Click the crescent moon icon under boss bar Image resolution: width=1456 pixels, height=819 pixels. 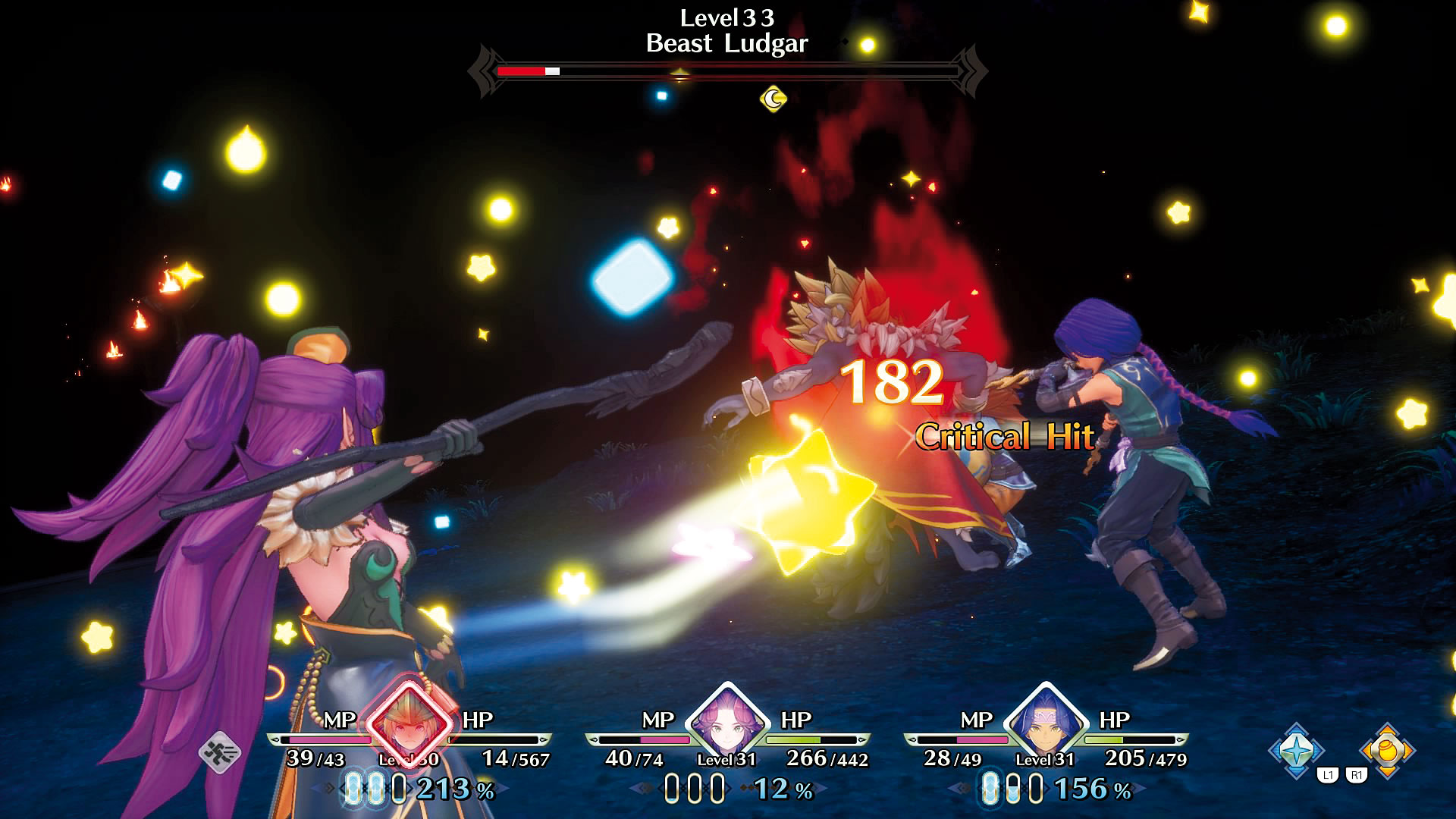(773, 99)
